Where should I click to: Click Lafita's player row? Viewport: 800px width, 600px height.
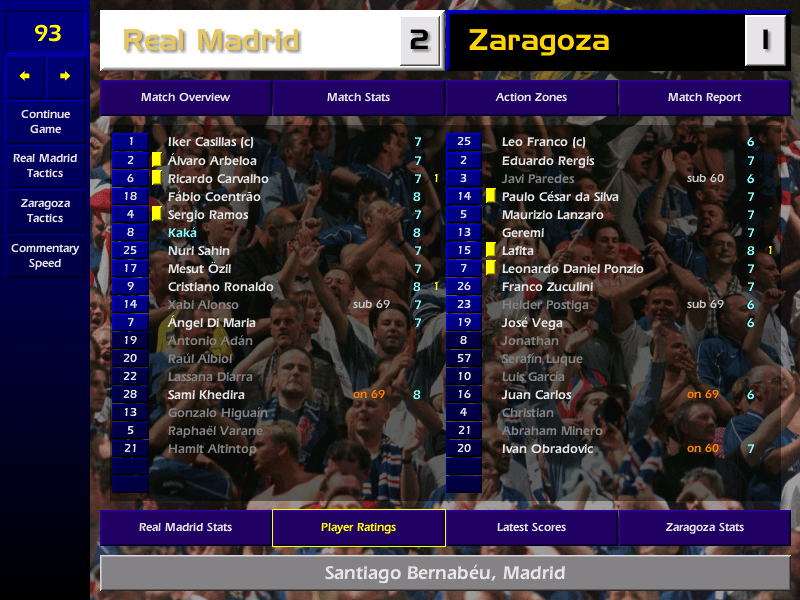(x=518, y=251)
